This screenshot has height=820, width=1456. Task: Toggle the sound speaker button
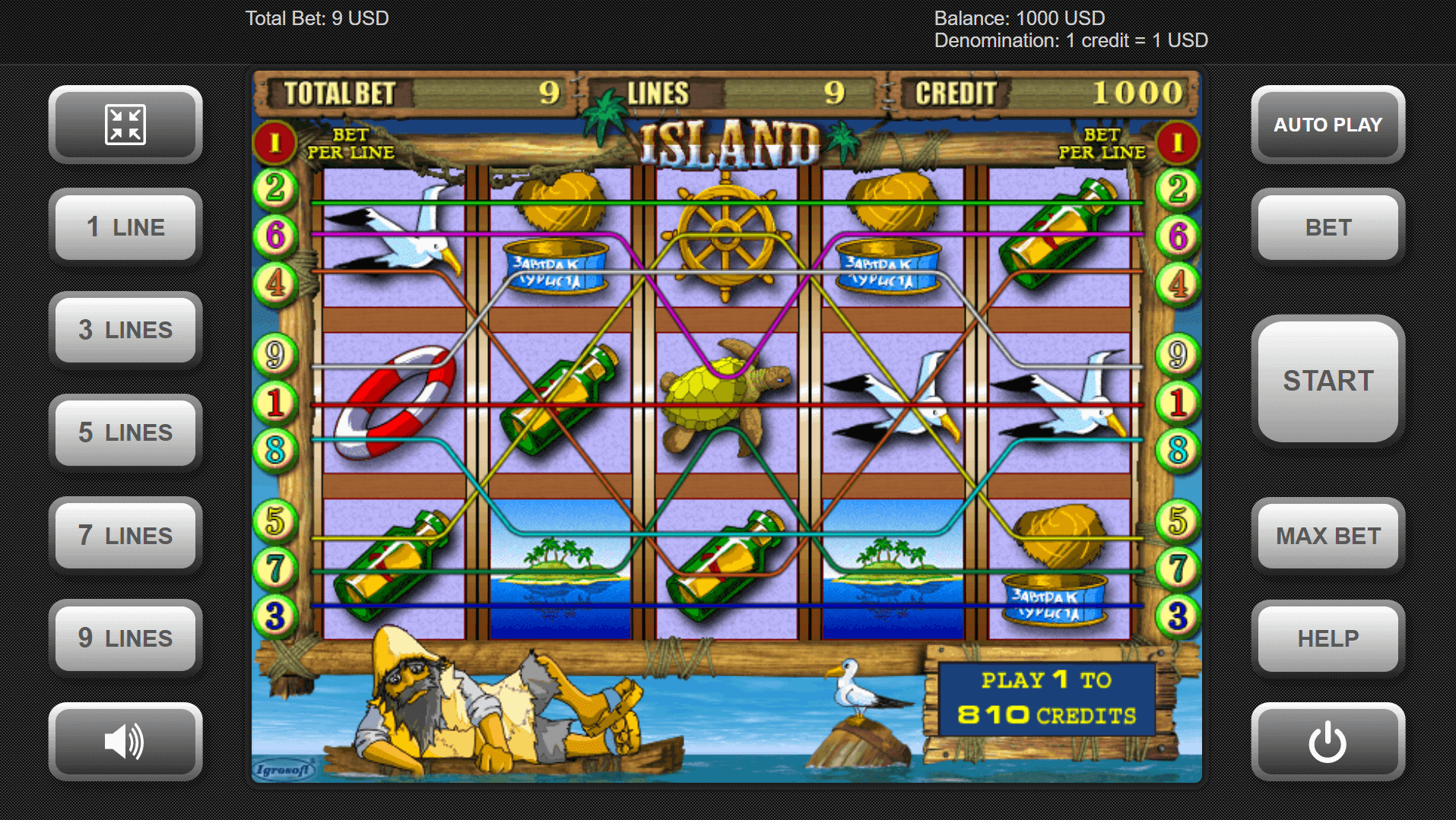point(125,741)
